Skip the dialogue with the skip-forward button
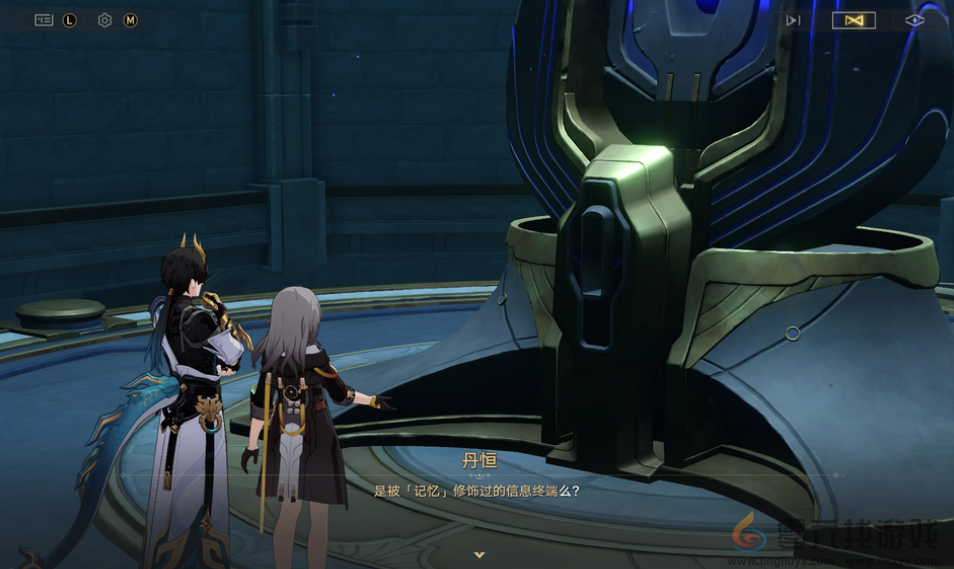This screenshot has width=954, height=569. pyautogui.click(x=793, y=20)
